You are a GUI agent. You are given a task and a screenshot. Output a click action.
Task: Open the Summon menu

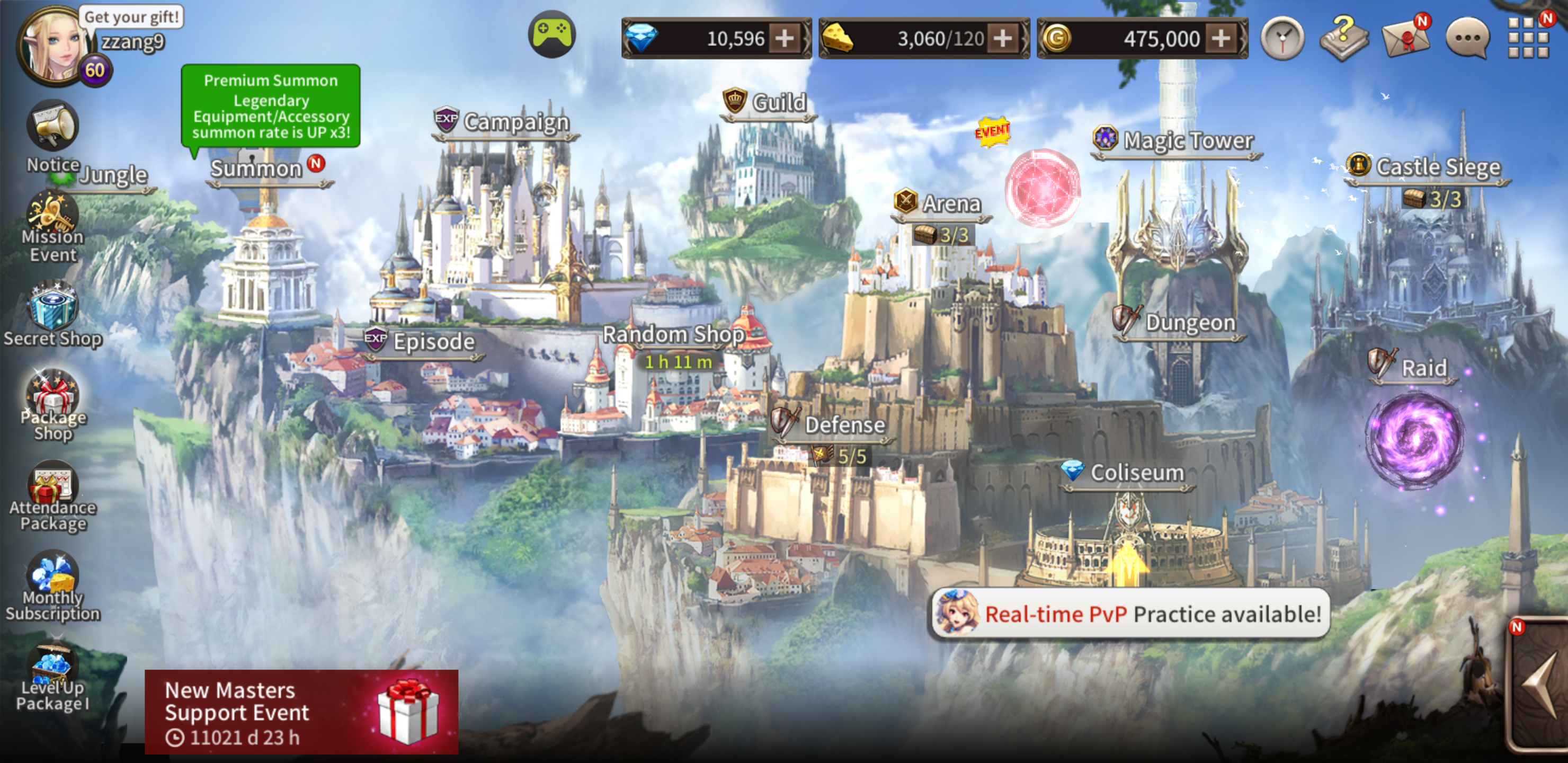pos(256,168)
